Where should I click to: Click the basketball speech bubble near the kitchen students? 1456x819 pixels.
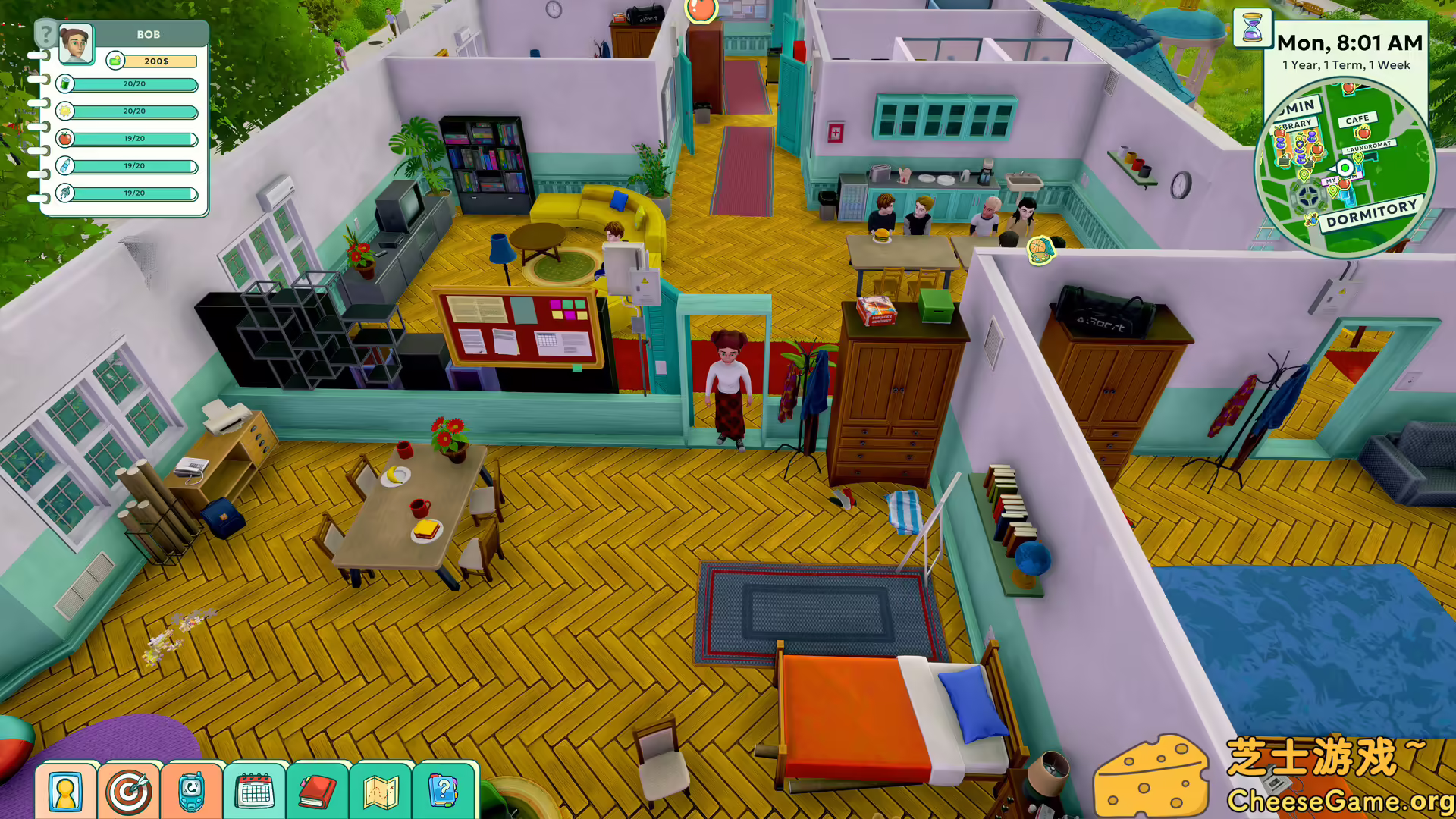[1042, 248]
